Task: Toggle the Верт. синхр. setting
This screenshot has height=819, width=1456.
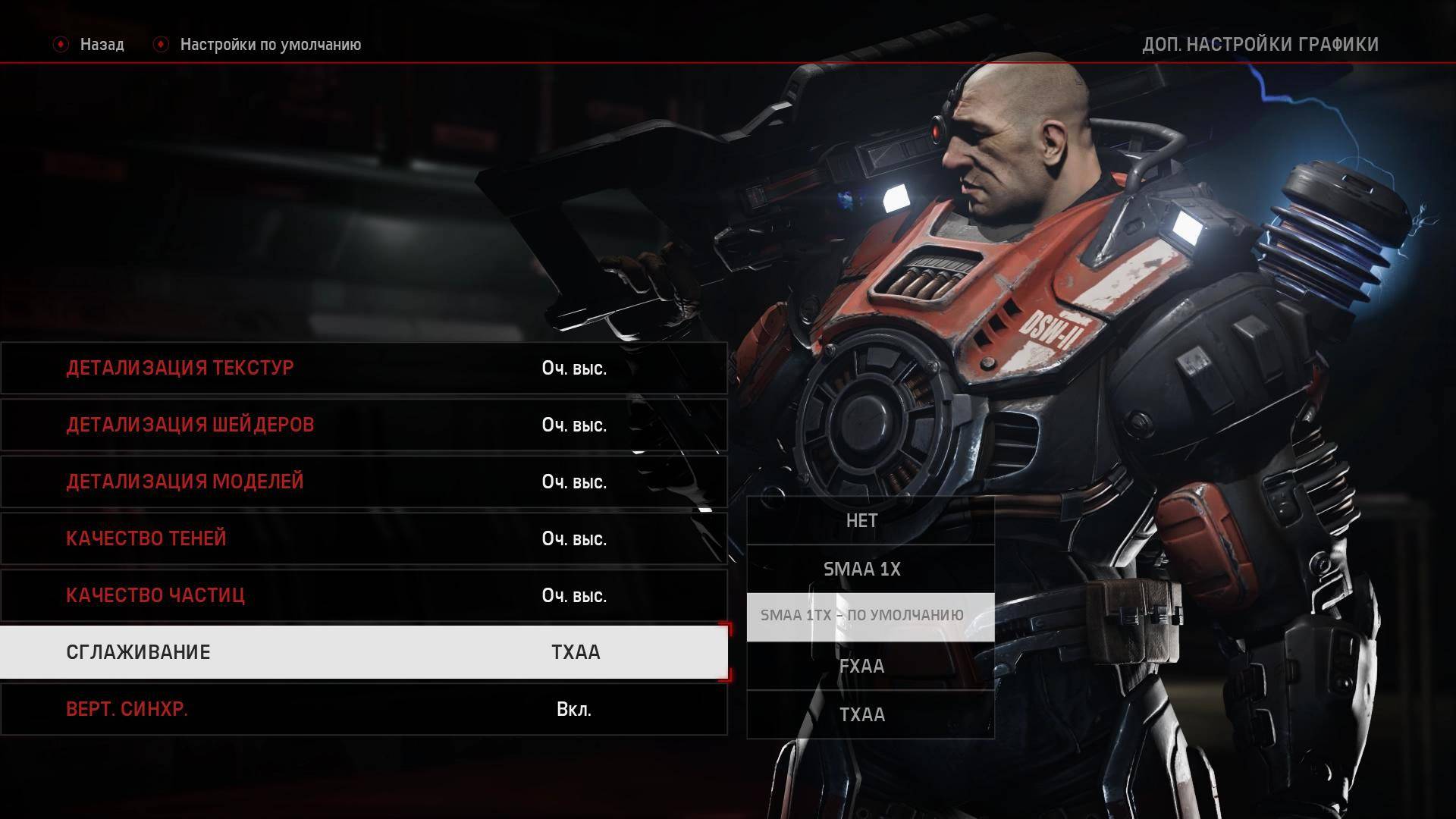Action: tap(364, 709)
